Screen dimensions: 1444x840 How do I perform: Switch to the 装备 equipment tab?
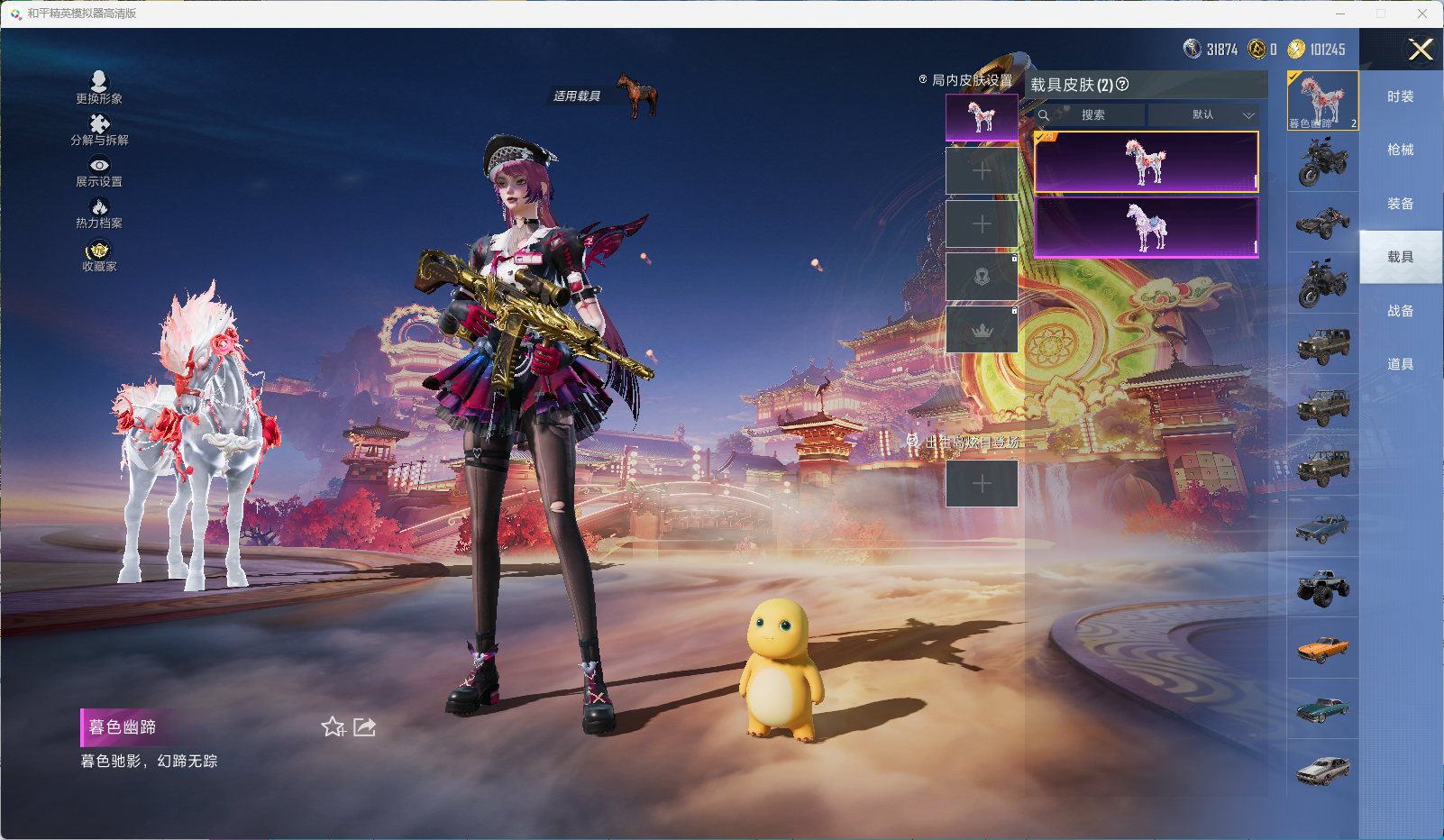pyautogui.click(x=1400, y=204)
